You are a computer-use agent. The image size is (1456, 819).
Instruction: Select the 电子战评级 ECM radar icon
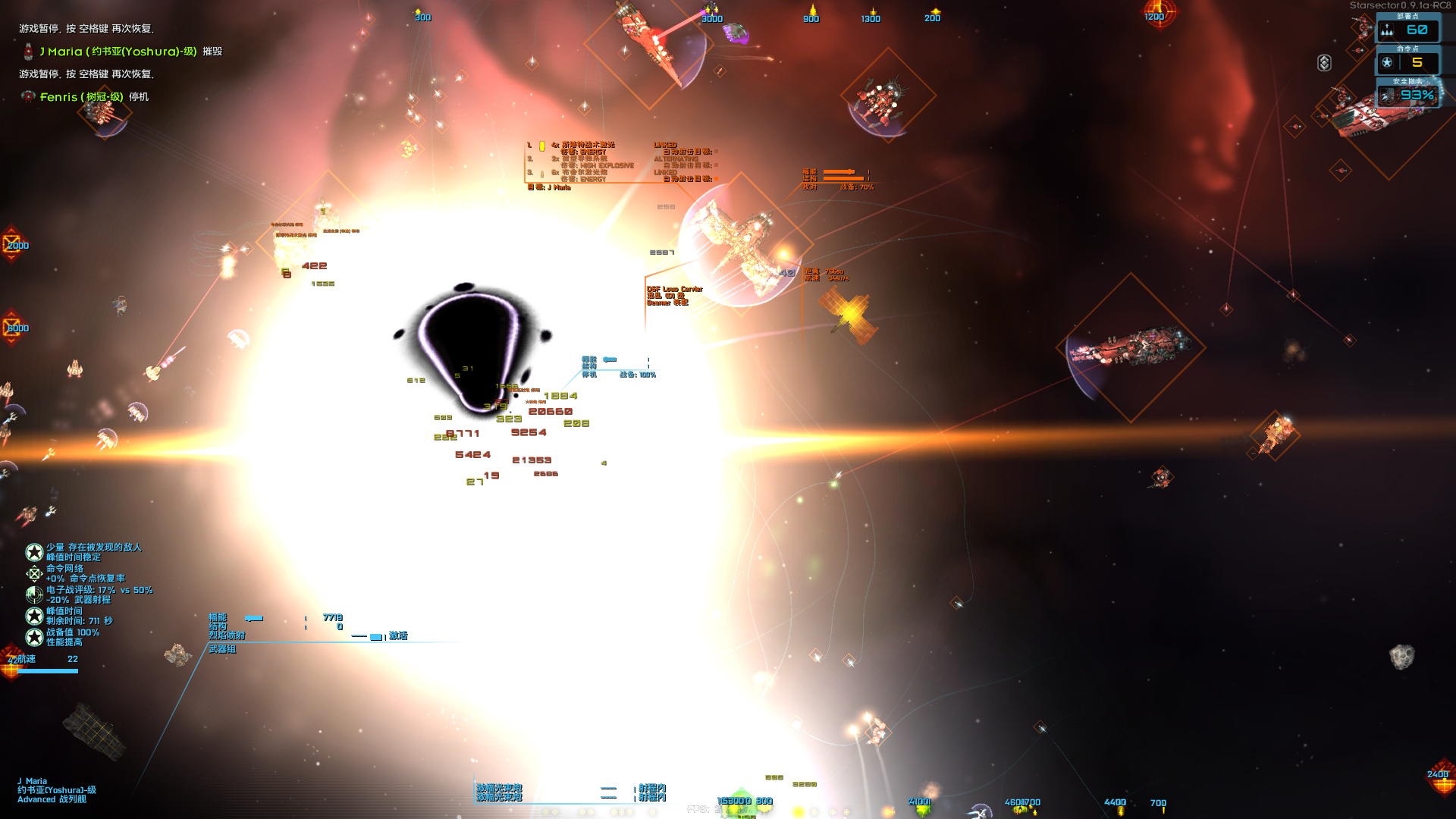[x=34, y=596]
